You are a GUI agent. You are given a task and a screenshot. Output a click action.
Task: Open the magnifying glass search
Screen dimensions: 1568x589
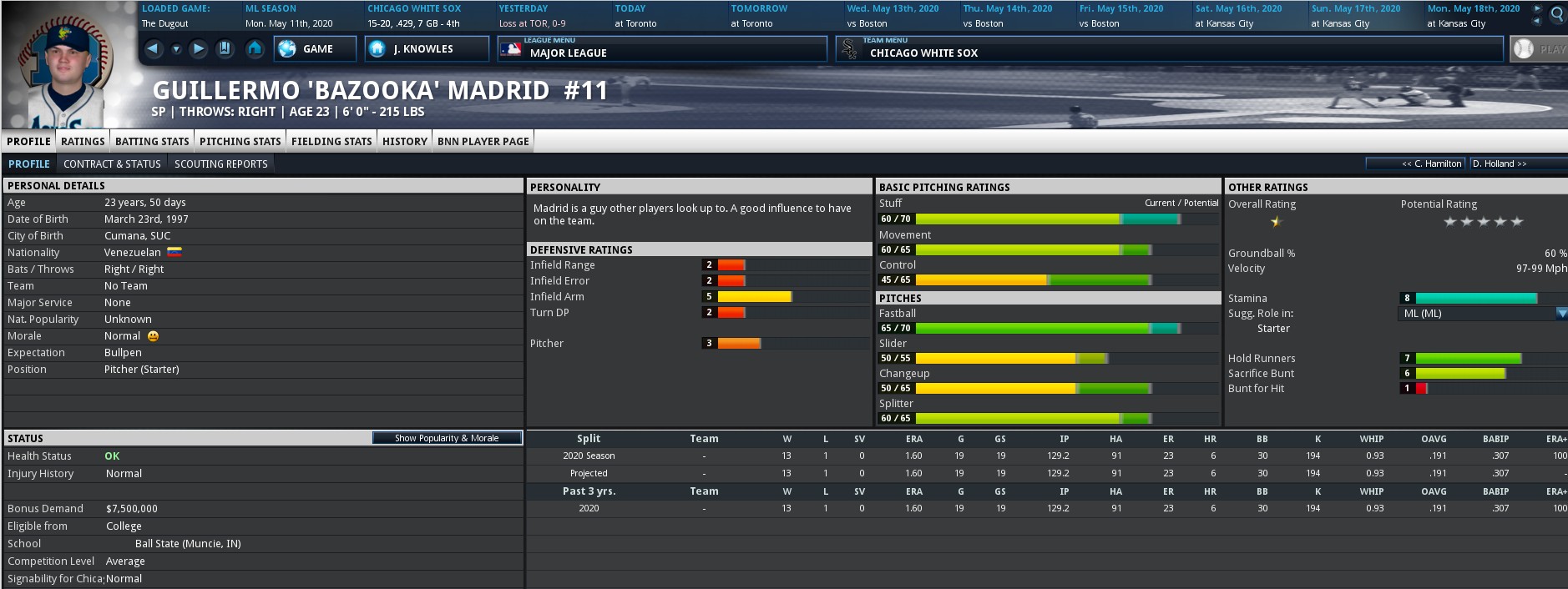pyautogui.click(x=1558, y=14)
